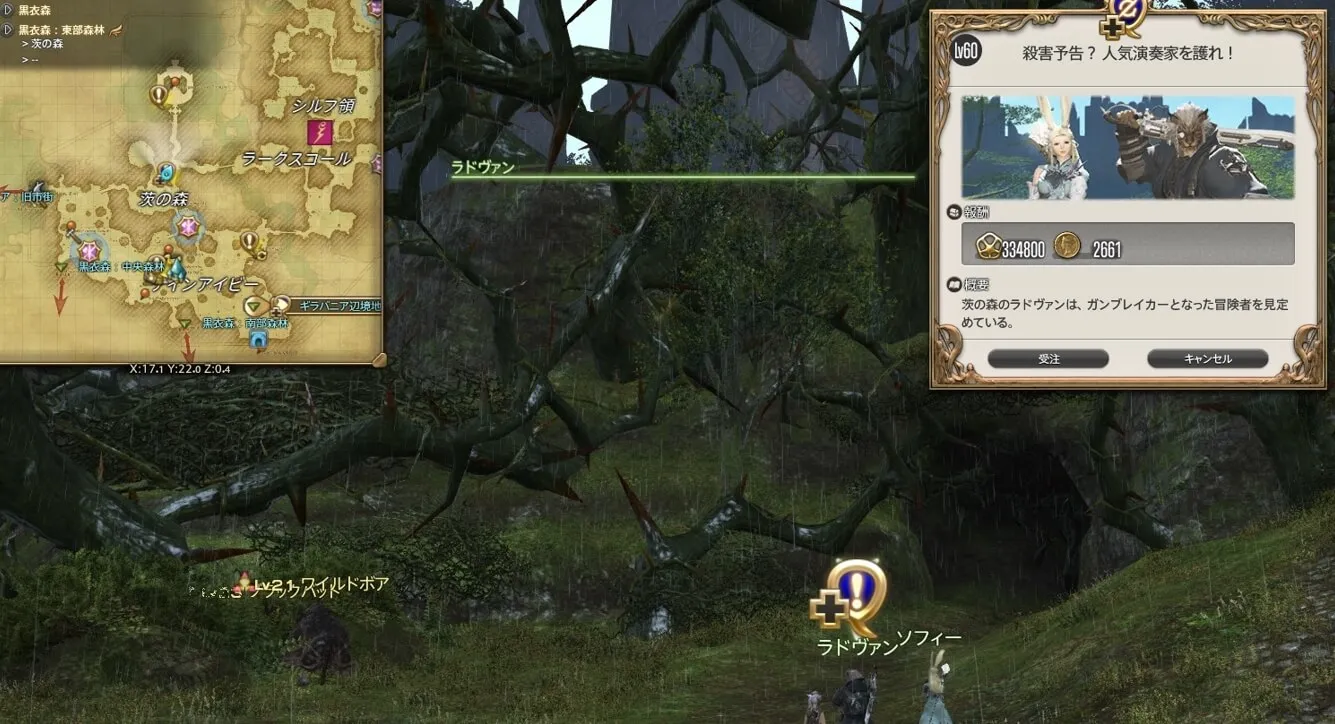Click the pink シルフ領 marker on the map
The height and width of the screenshot is (724, 1335).
tap(320, 132)
